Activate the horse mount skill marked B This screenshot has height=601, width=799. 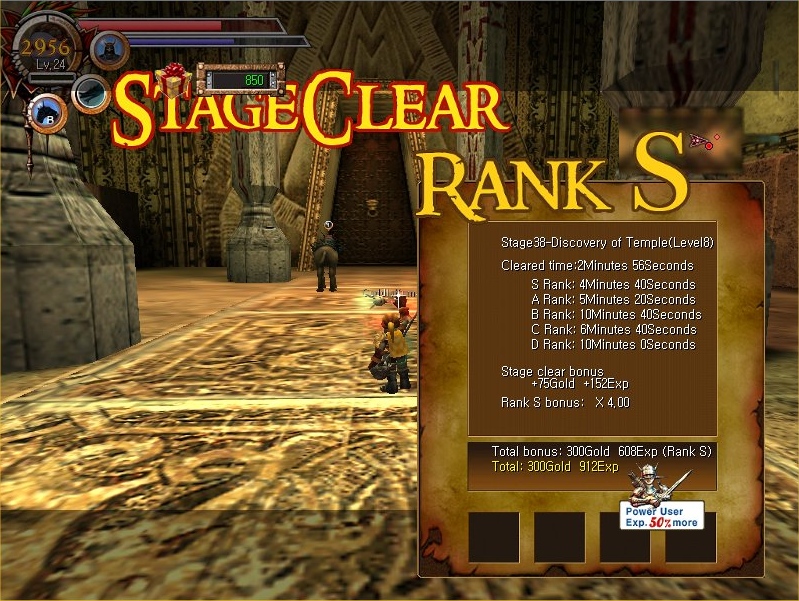pyautogui.click(x=48, y=112)
